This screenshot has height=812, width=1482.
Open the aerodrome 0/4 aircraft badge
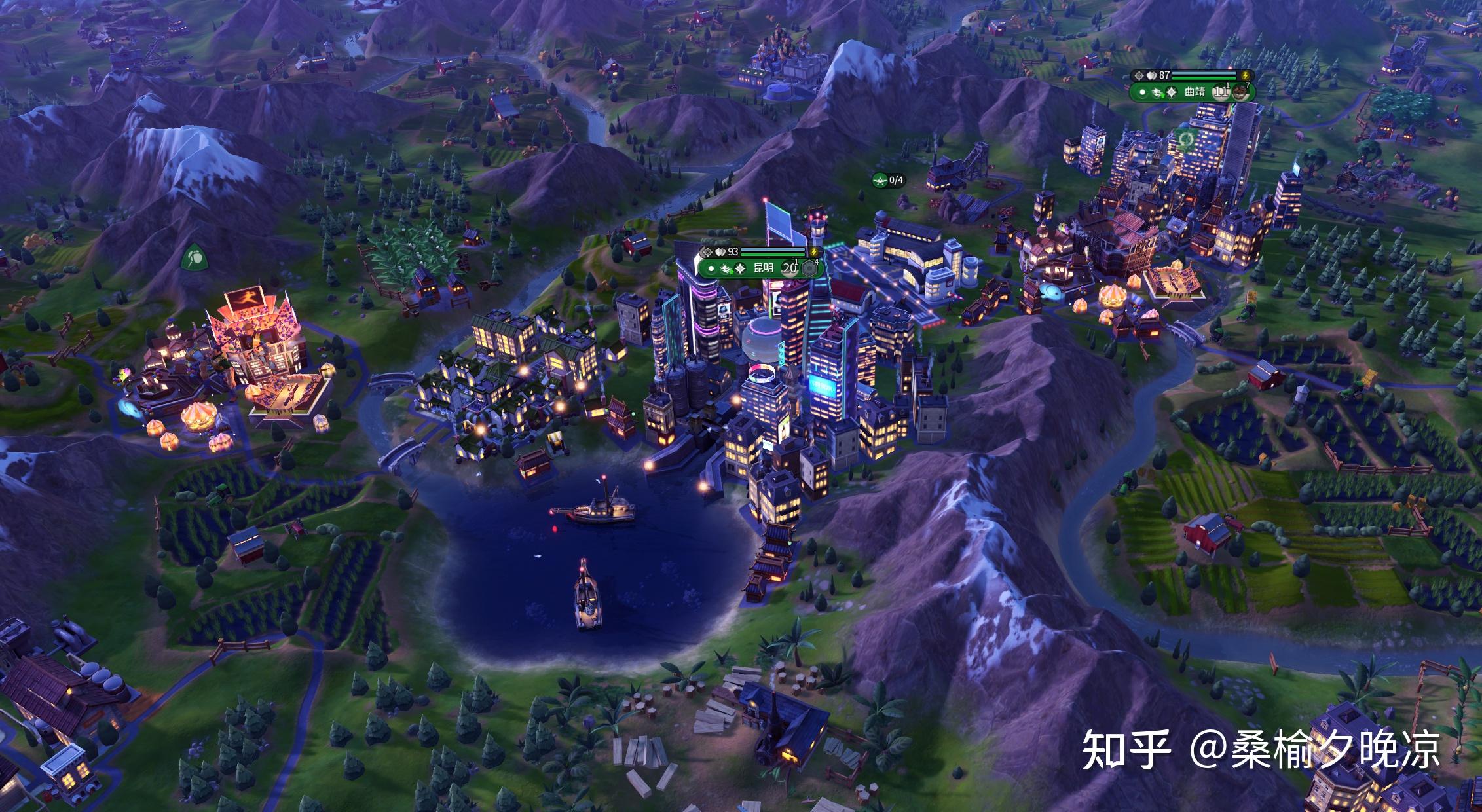point(889,180)
